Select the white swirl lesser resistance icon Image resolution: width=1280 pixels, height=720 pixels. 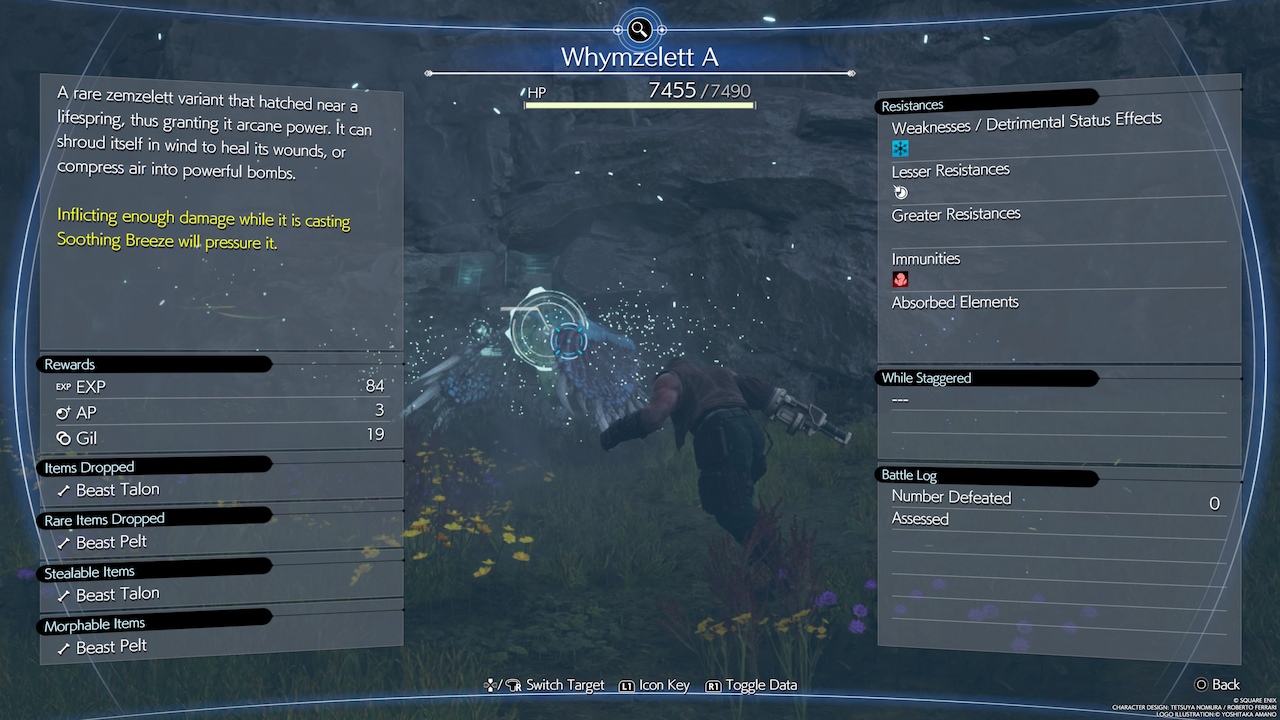pyautogui.click(x=900, y=192)
